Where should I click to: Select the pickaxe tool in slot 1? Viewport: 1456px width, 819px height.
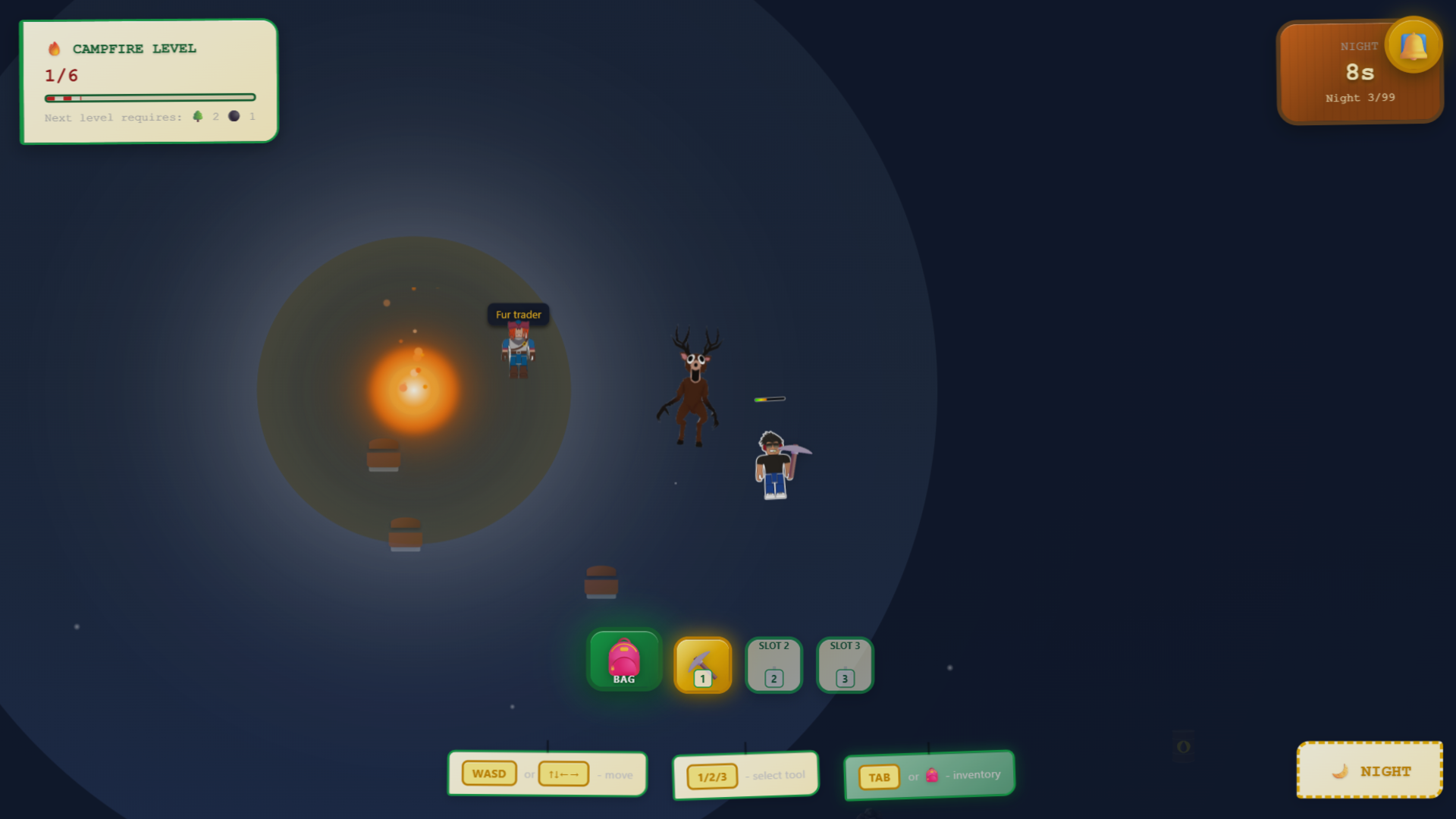[701, 665]
